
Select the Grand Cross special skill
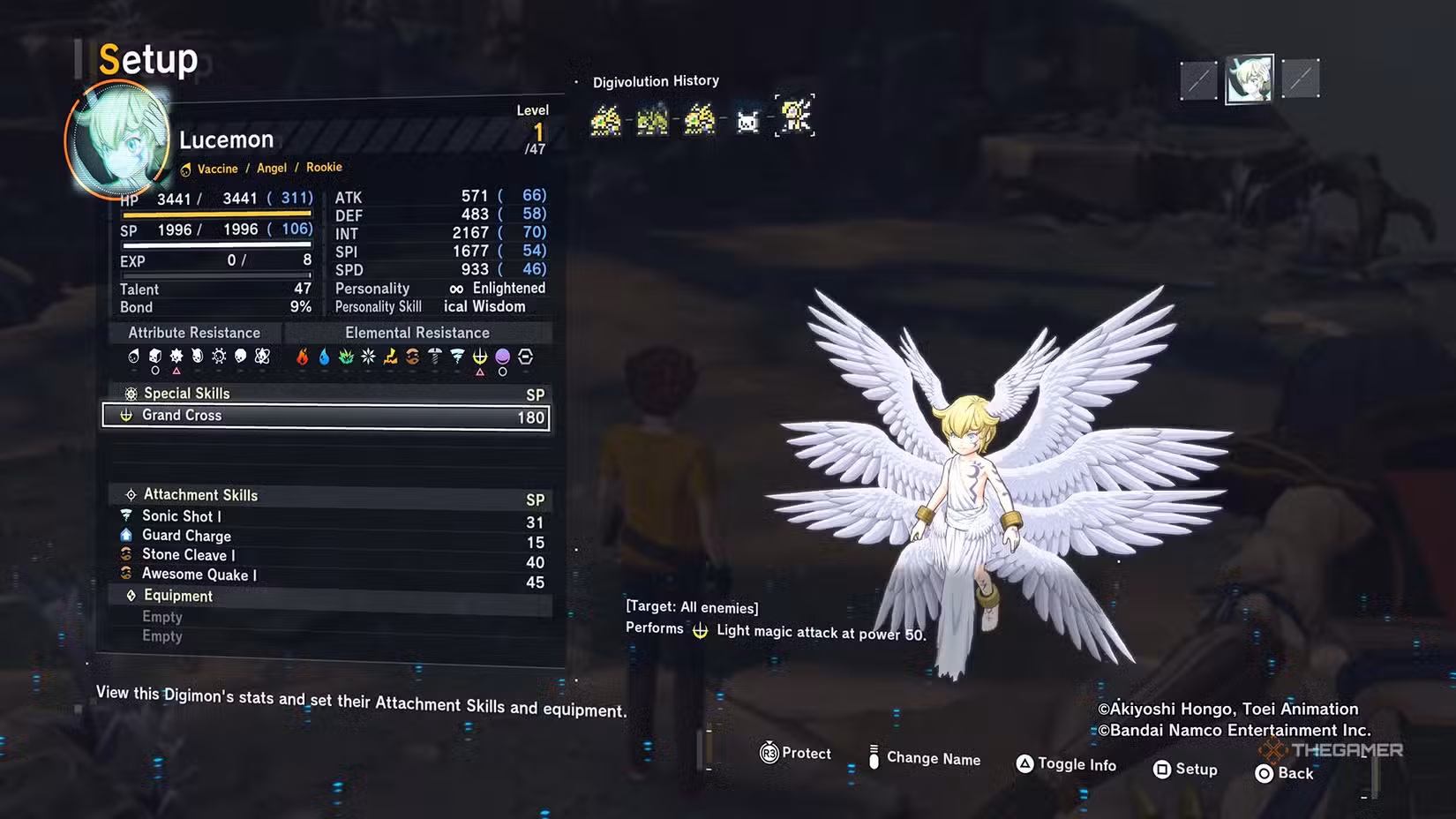pos(326,417)
